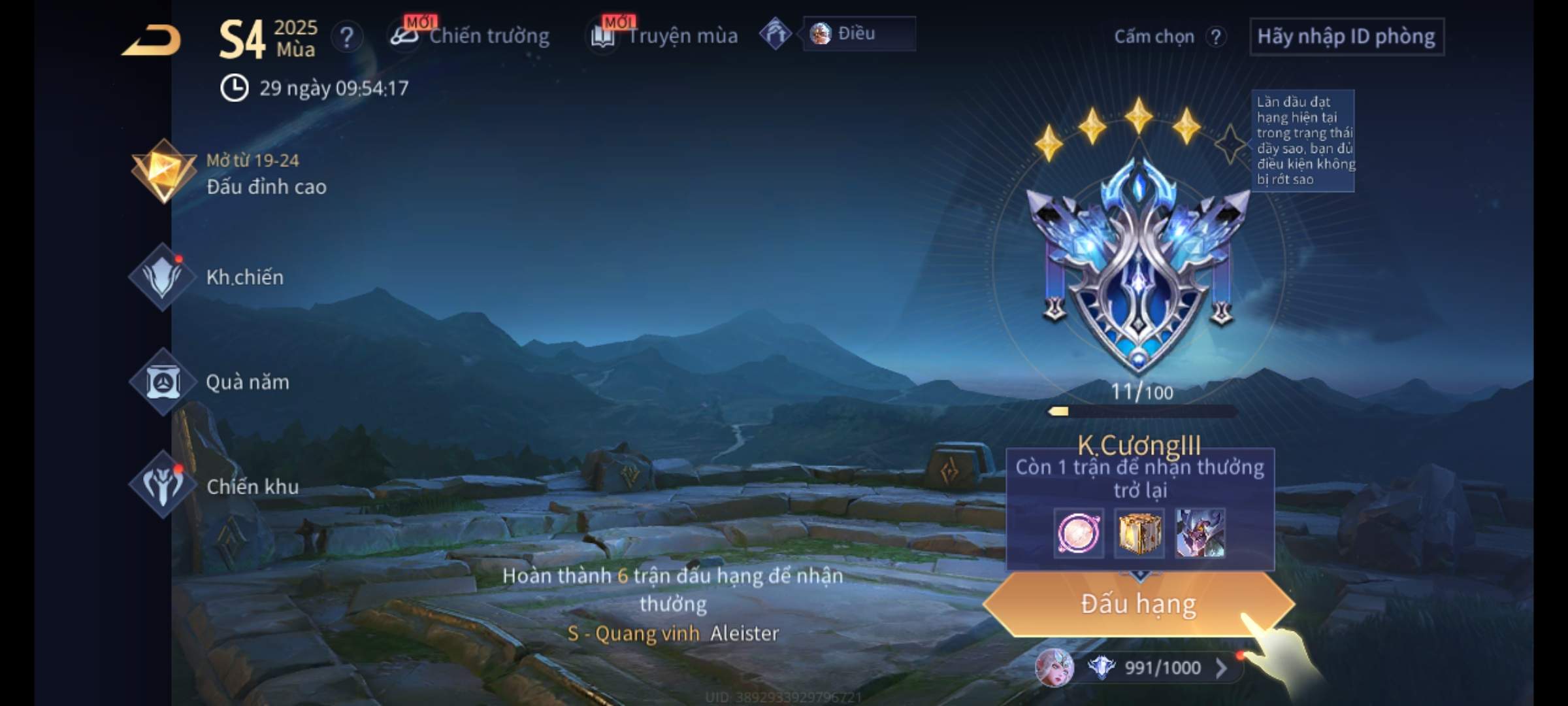Open the Quà năm rewards
The width and height of the screenshot is (1568, 706).
point(210,382)
